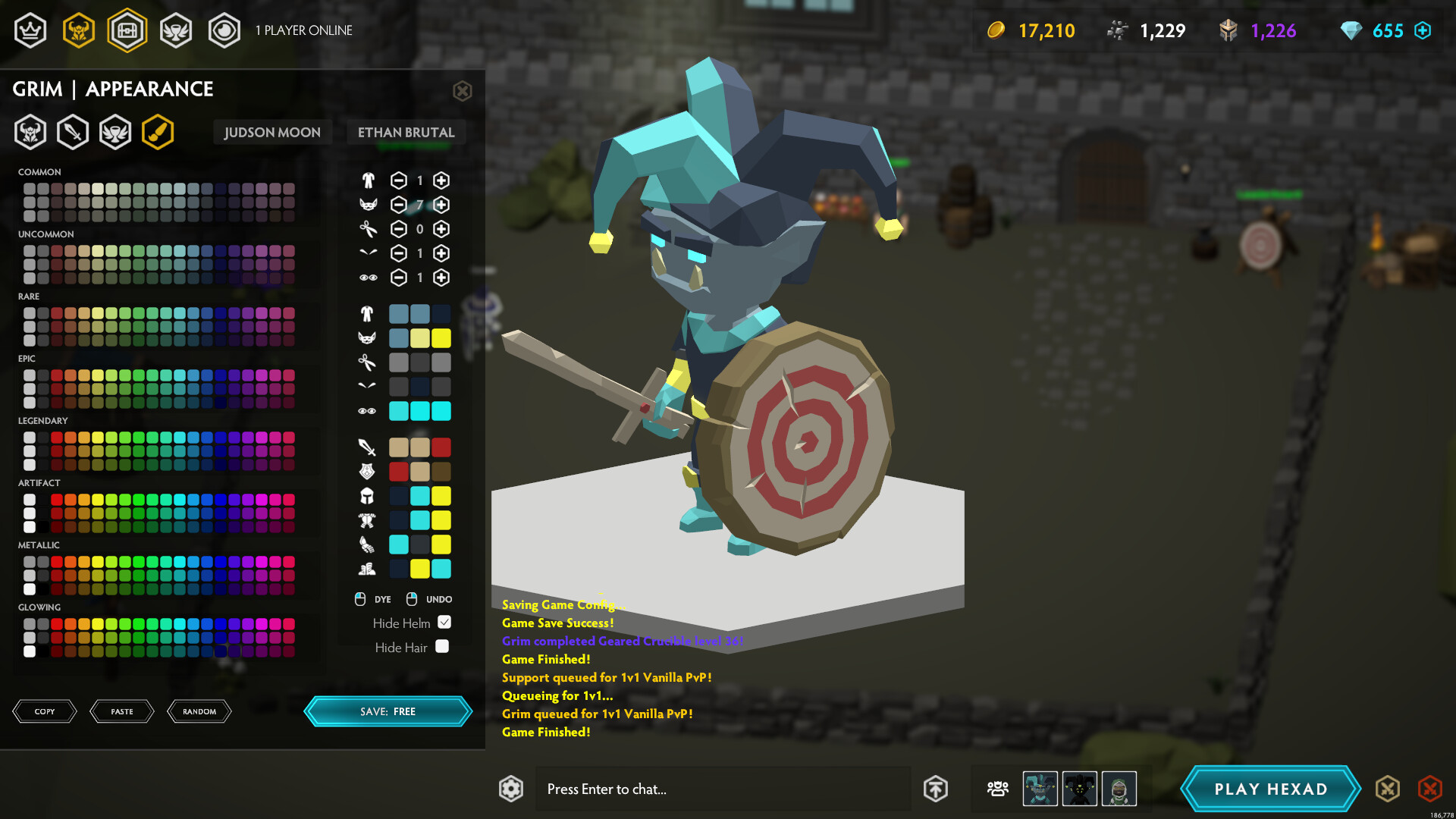Click the PLAY HEXAD button

point(1270,789)
